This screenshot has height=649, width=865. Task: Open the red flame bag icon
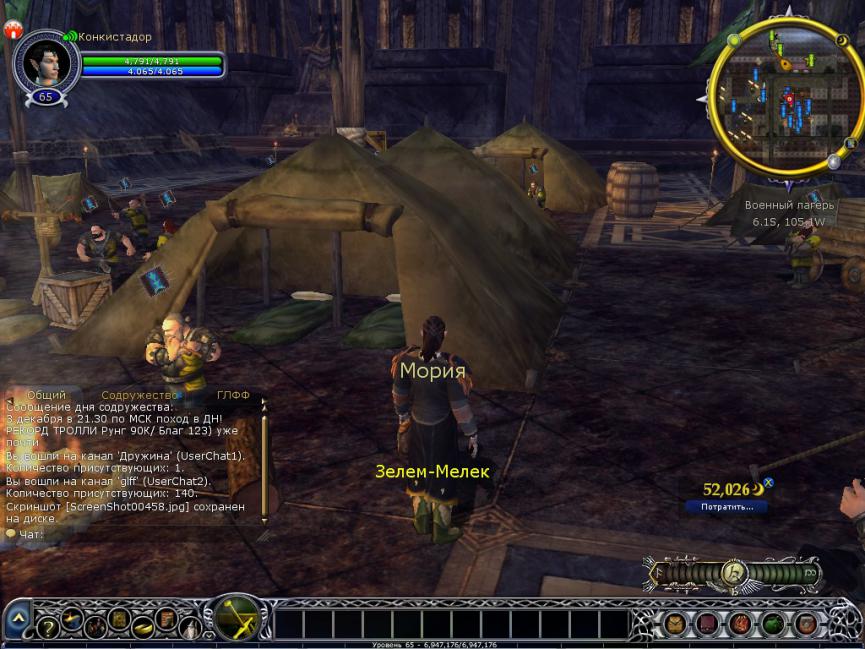741,624
